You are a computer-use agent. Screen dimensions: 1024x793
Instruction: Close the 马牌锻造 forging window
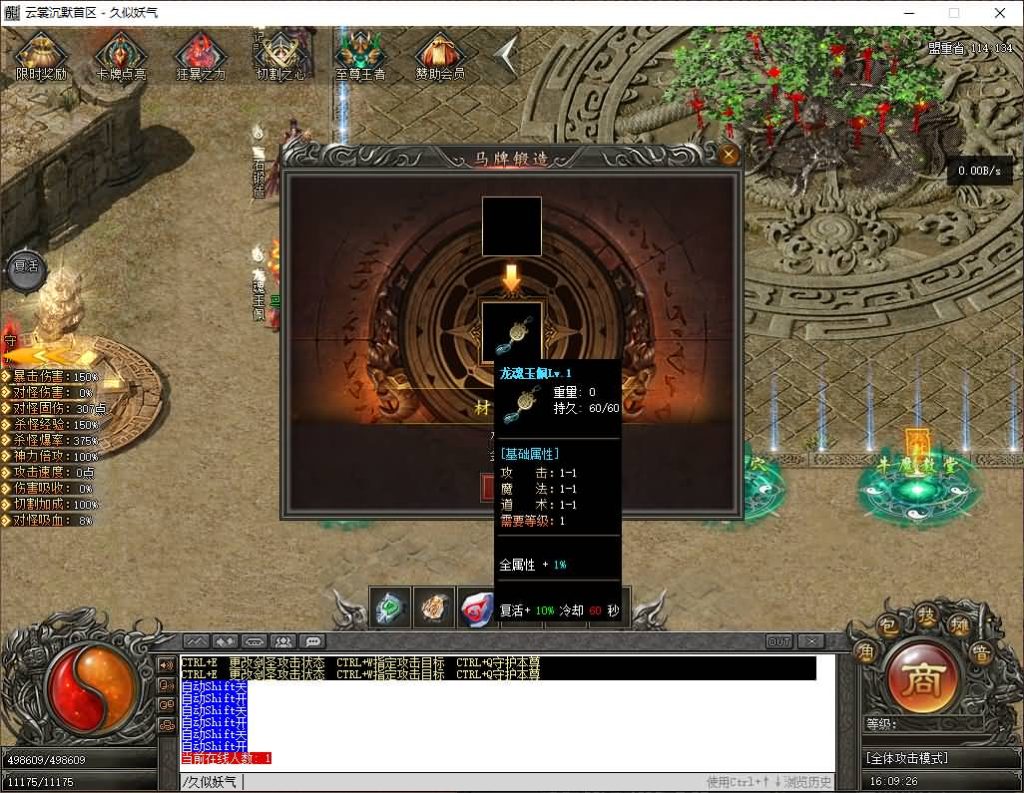pos(729,155)
